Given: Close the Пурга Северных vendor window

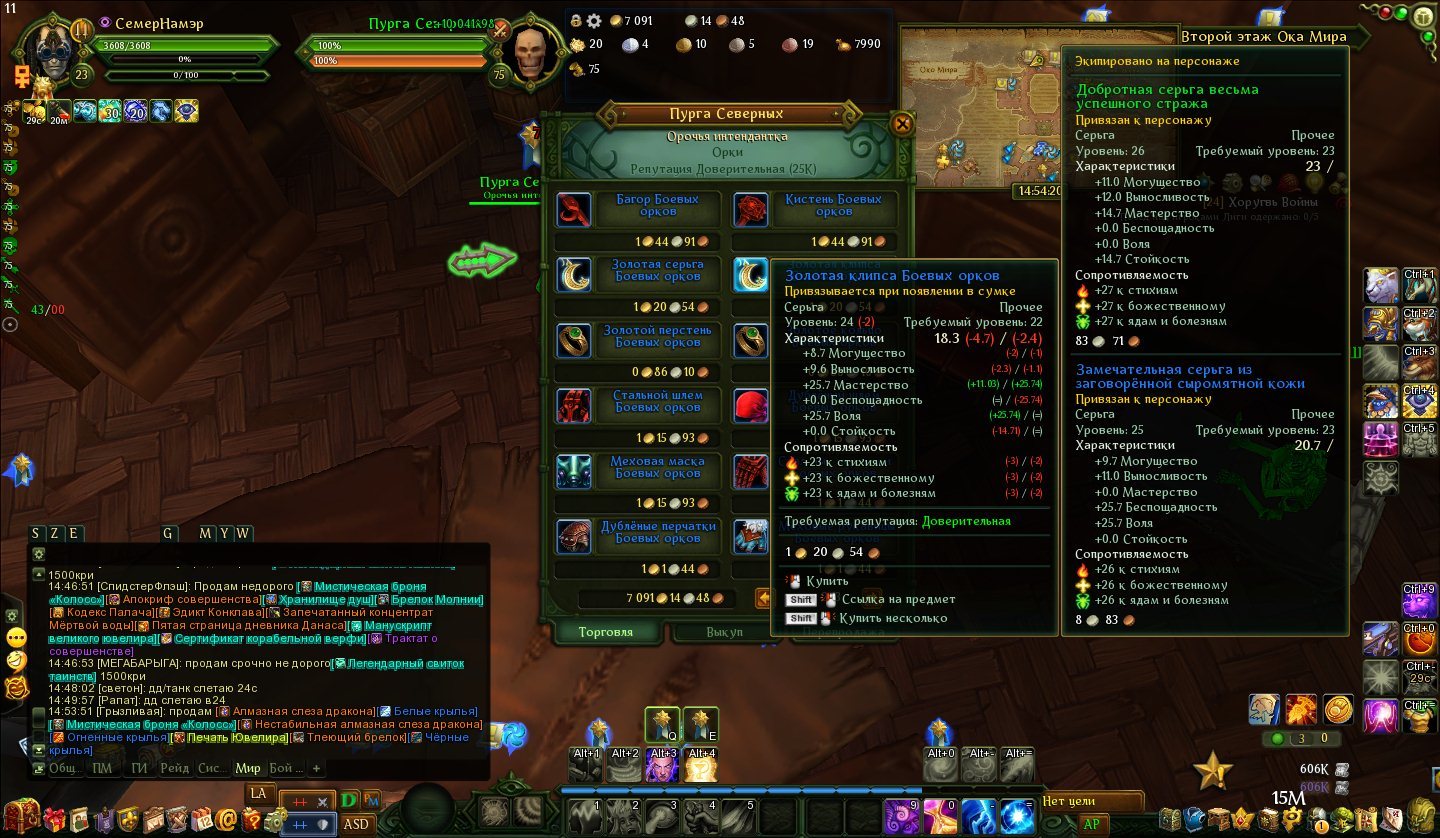Looking at the screenshot, I should tap(902, 124).
